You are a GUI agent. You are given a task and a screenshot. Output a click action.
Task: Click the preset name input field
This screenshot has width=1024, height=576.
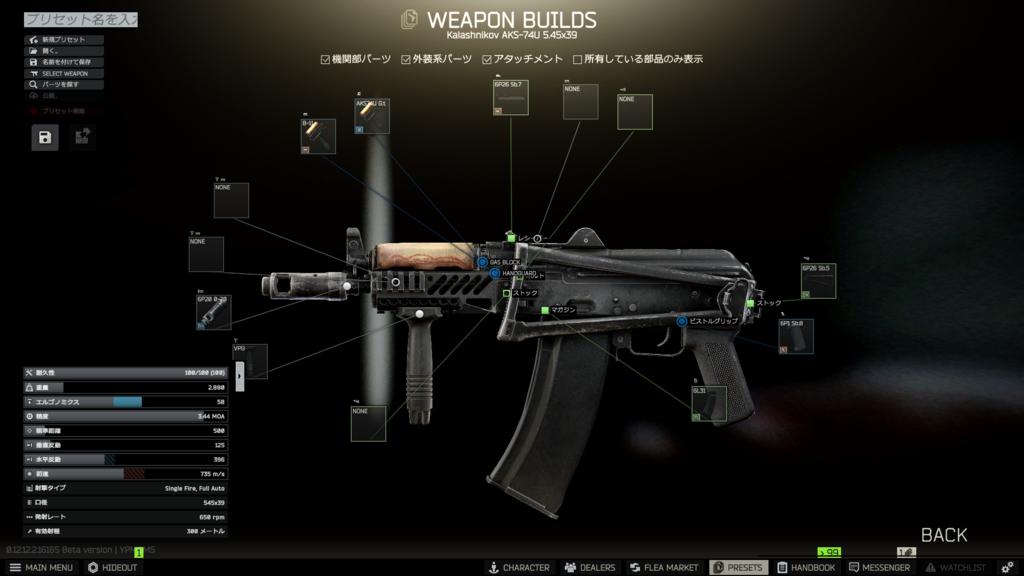click(80, 19)
